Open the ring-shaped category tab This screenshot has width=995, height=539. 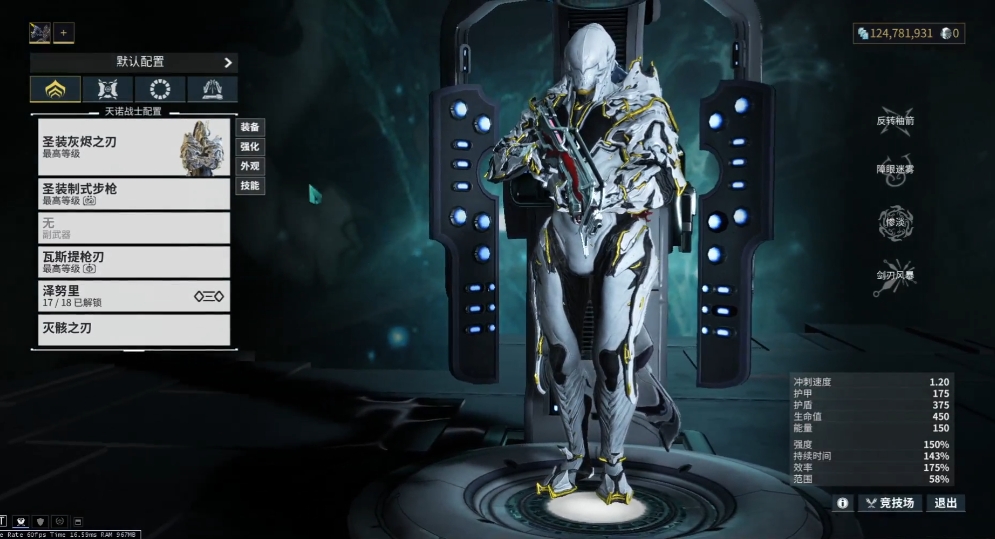[x=160, y=90]
